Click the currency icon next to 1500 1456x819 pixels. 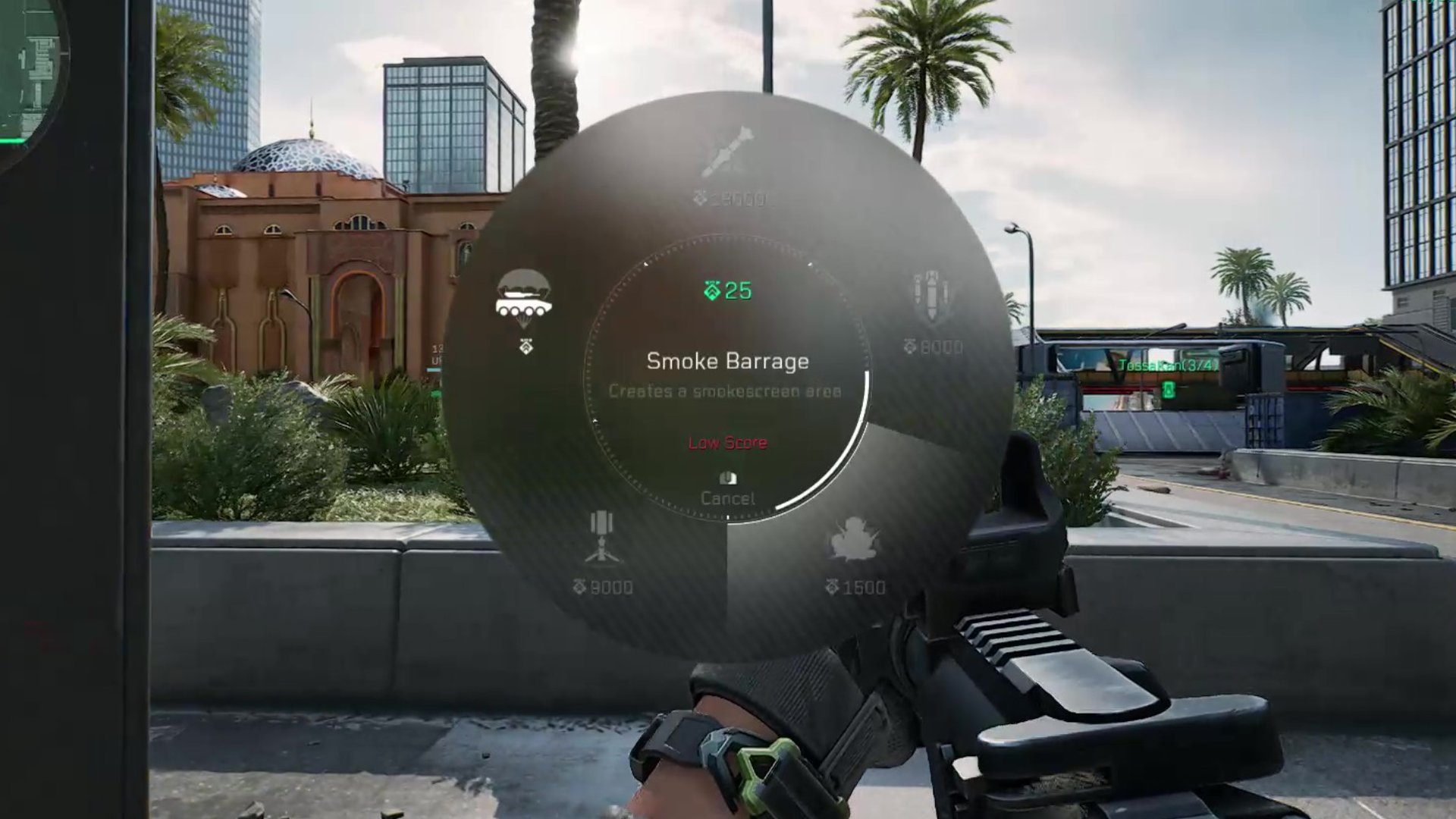pos(833,585)
